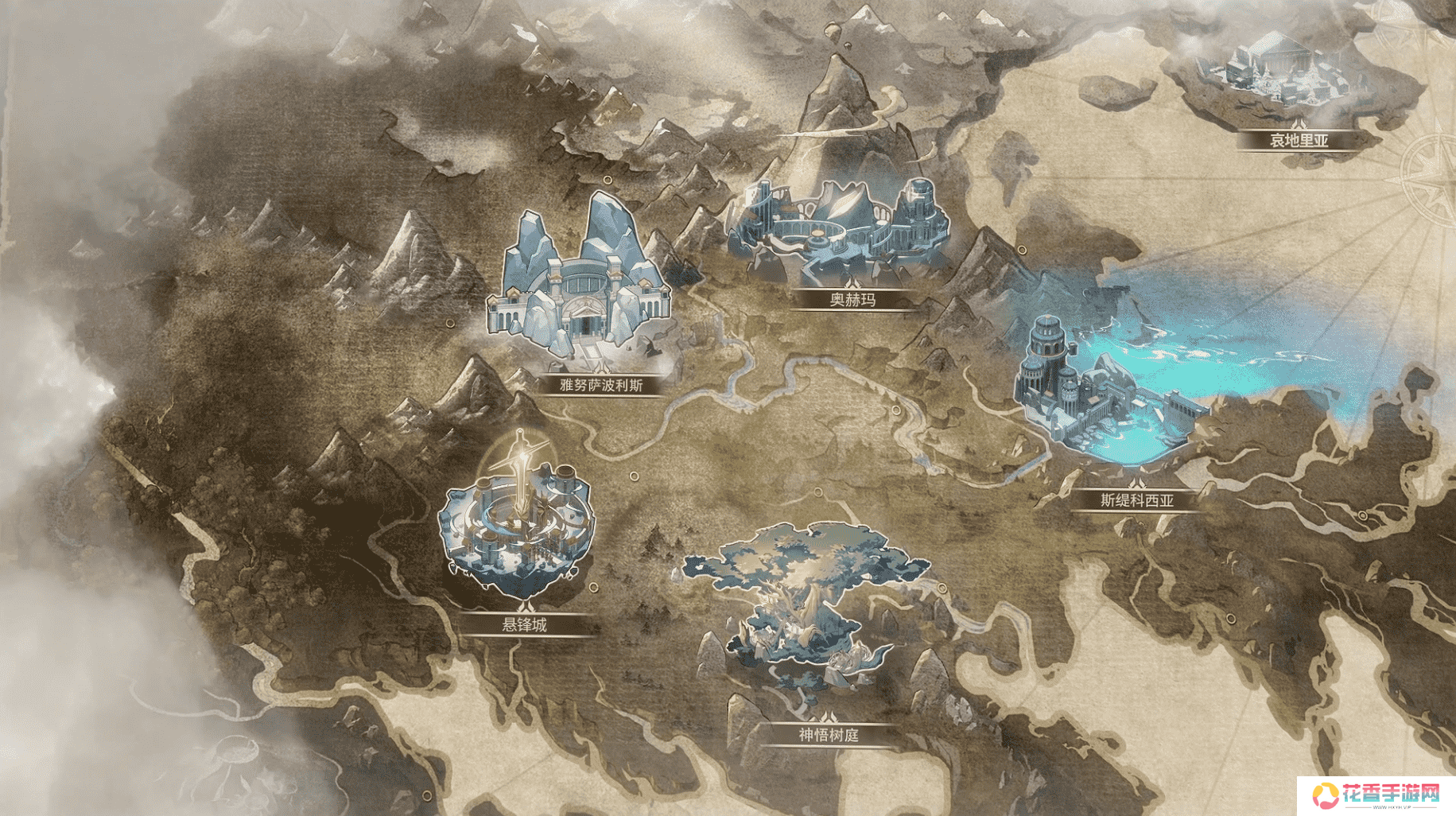Choose the 斯缇科西亚 map label
Screen dimensions: 1456x816
pos(1136,500)
